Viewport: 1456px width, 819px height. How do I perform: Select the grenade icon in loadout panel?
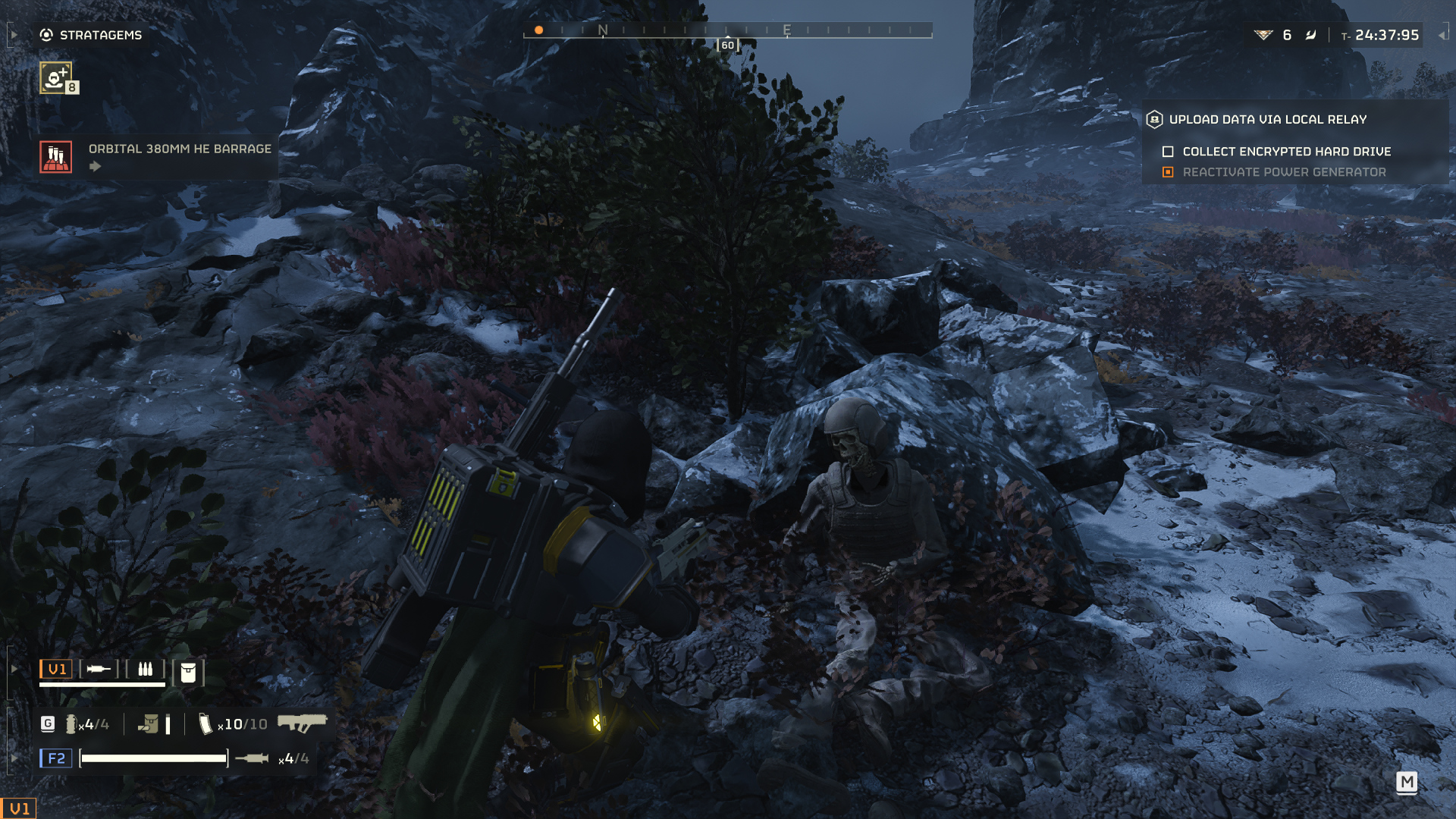tap(71, 724)
